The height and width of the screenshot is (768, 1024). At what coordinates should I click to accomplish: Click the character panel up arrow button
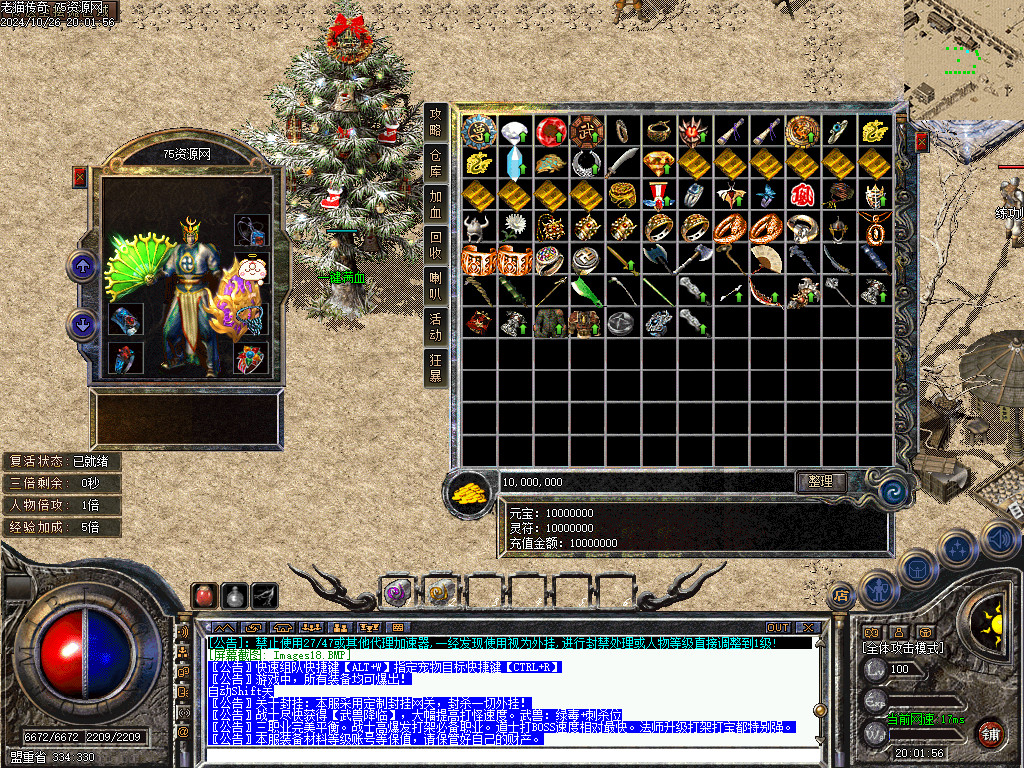point(82,266)
